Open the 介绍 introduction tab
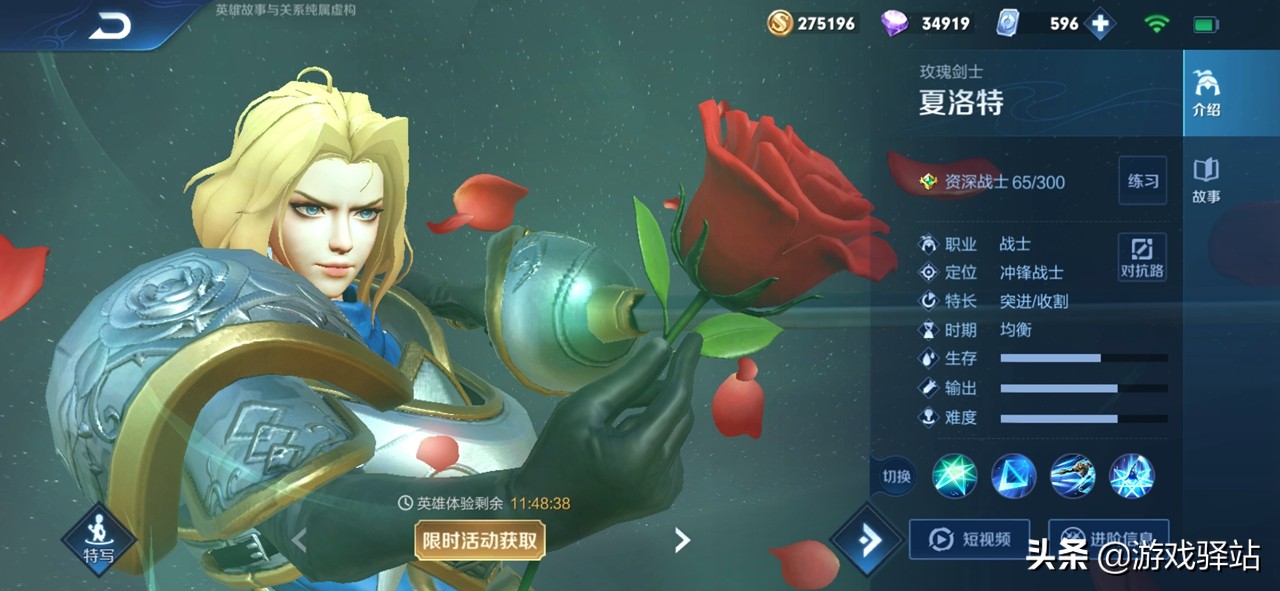The width and height of the screenshot is (1280, 591). coord(1206,94)
